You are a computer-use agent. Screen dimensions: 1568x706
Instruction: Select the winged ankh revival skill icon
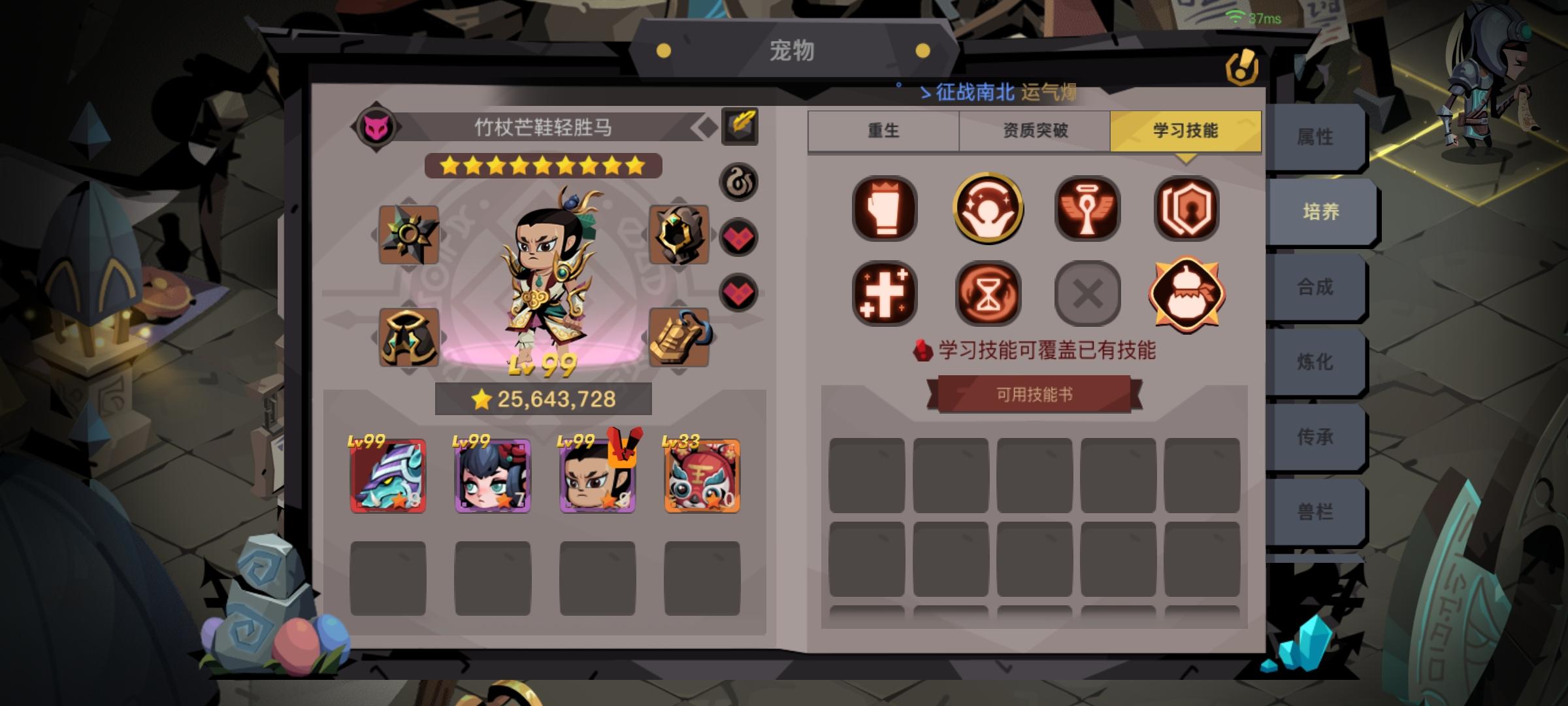pyautogui.click(x=1086, y=210)
